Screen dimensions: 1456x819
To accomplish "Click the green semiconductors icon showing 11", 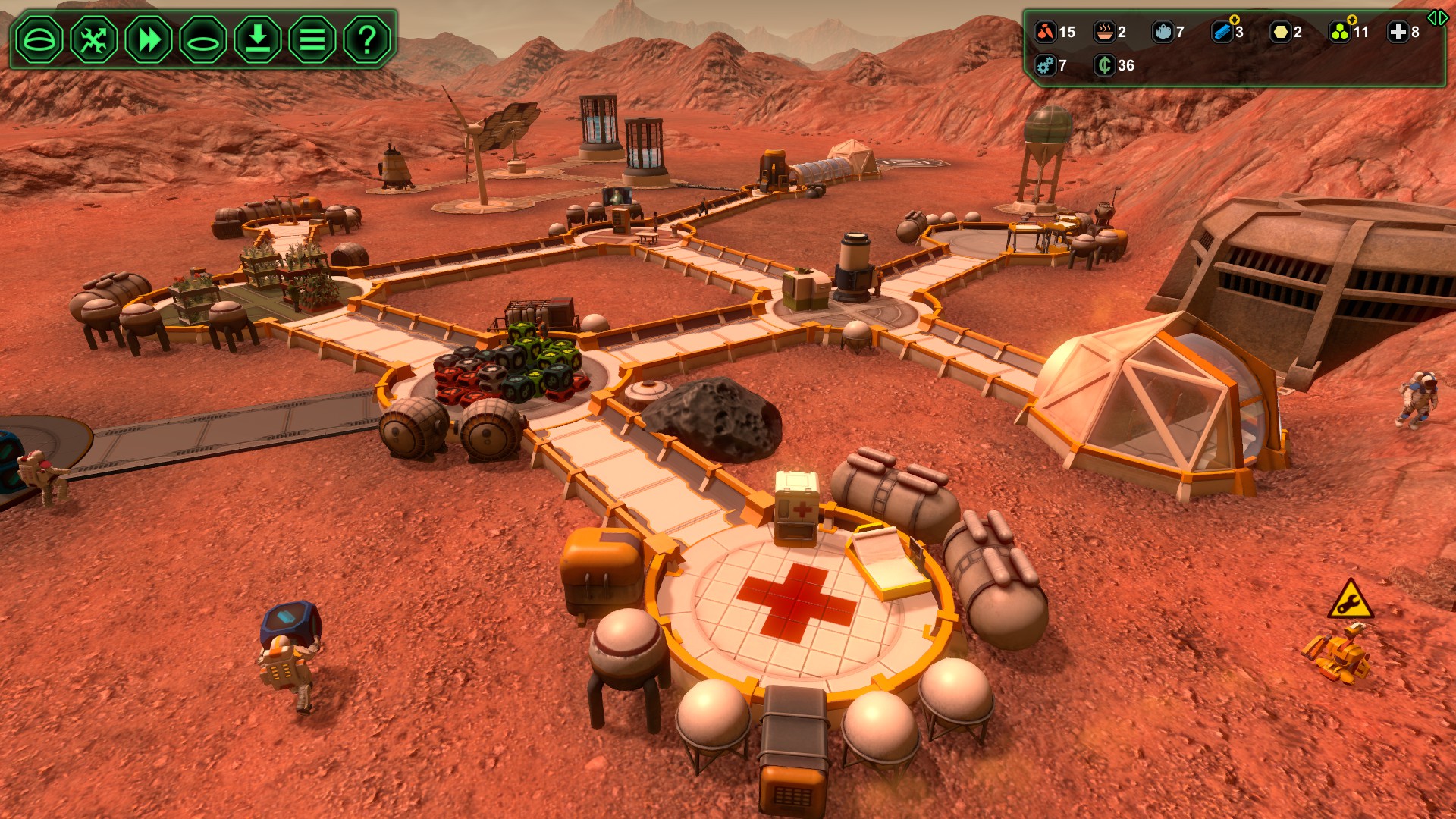I will pos(1341,33).
